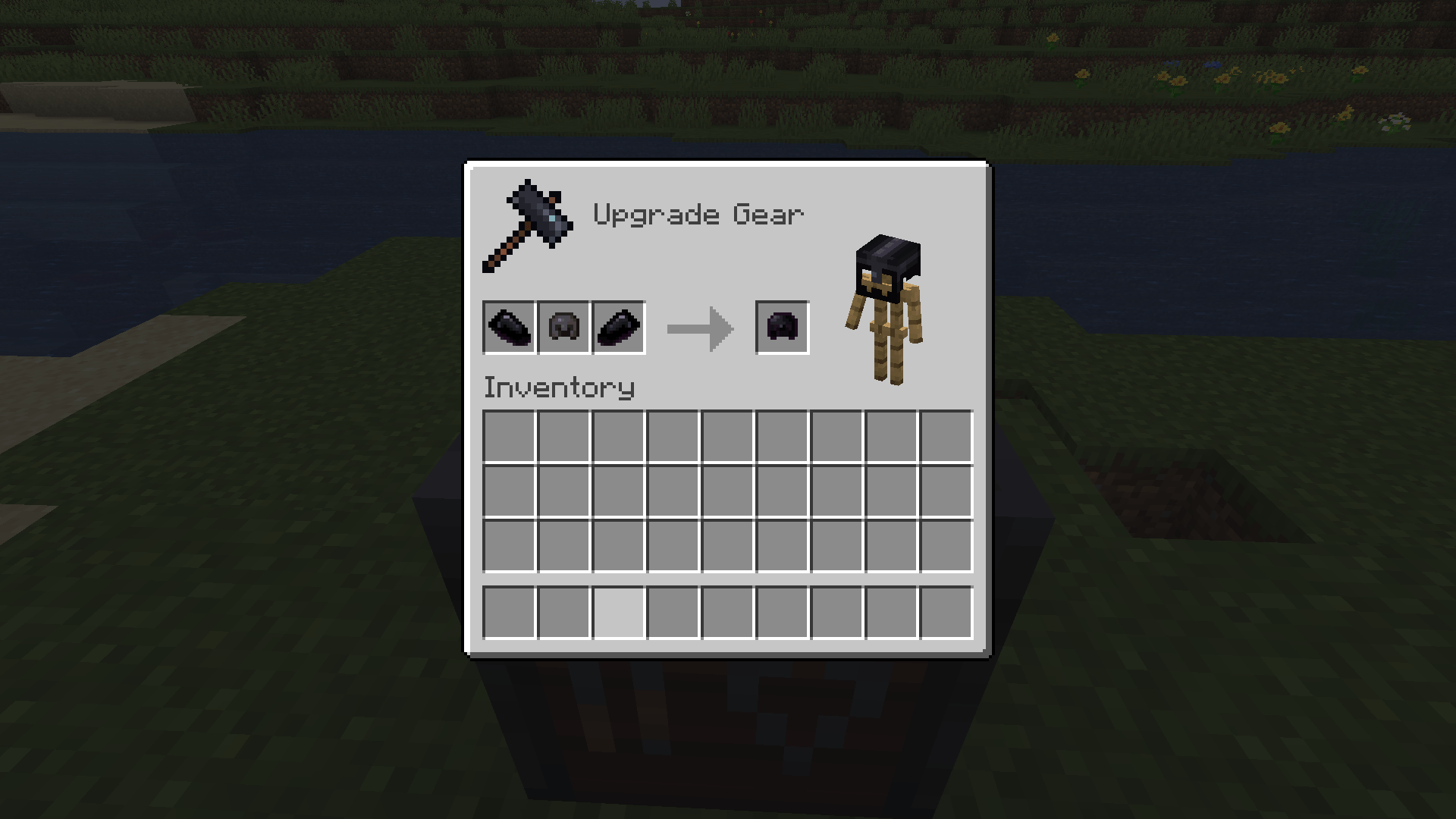Image resolution: width=1456 pixels, height=819 pixels.
Task: Grab the netherite ingot from the third slot
Action: pos(618,326)
